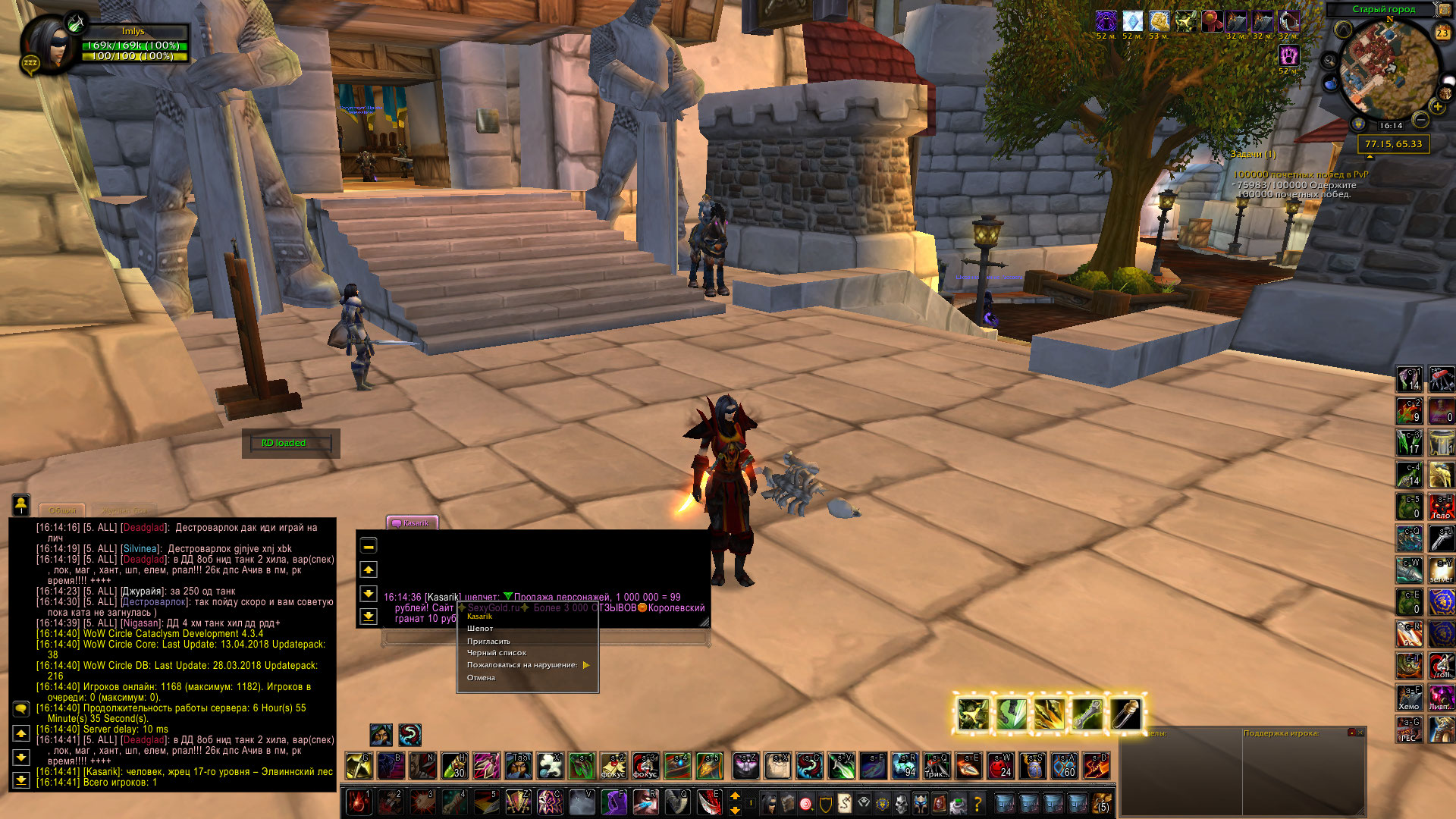Open the calendar button showing 23
1456x819 pixels.
(x=1442, y=32)
